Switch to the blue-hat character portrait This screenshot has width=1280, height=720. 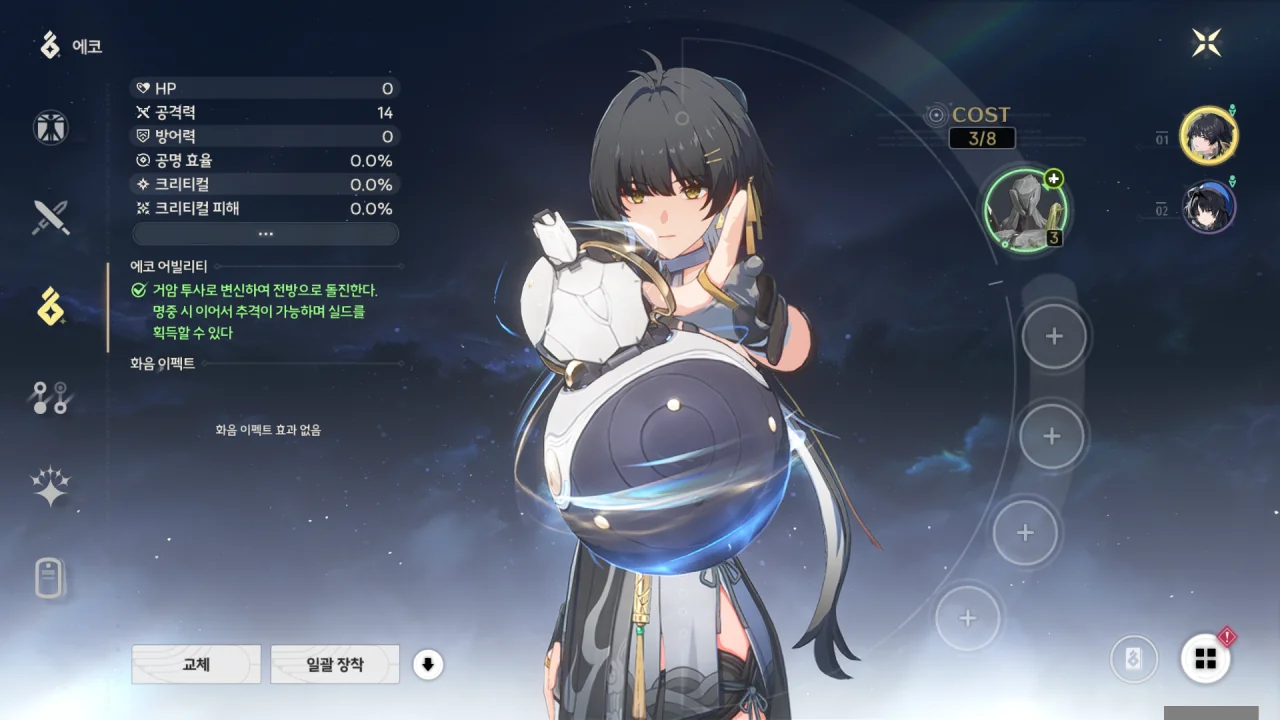tap(1208, 207)
